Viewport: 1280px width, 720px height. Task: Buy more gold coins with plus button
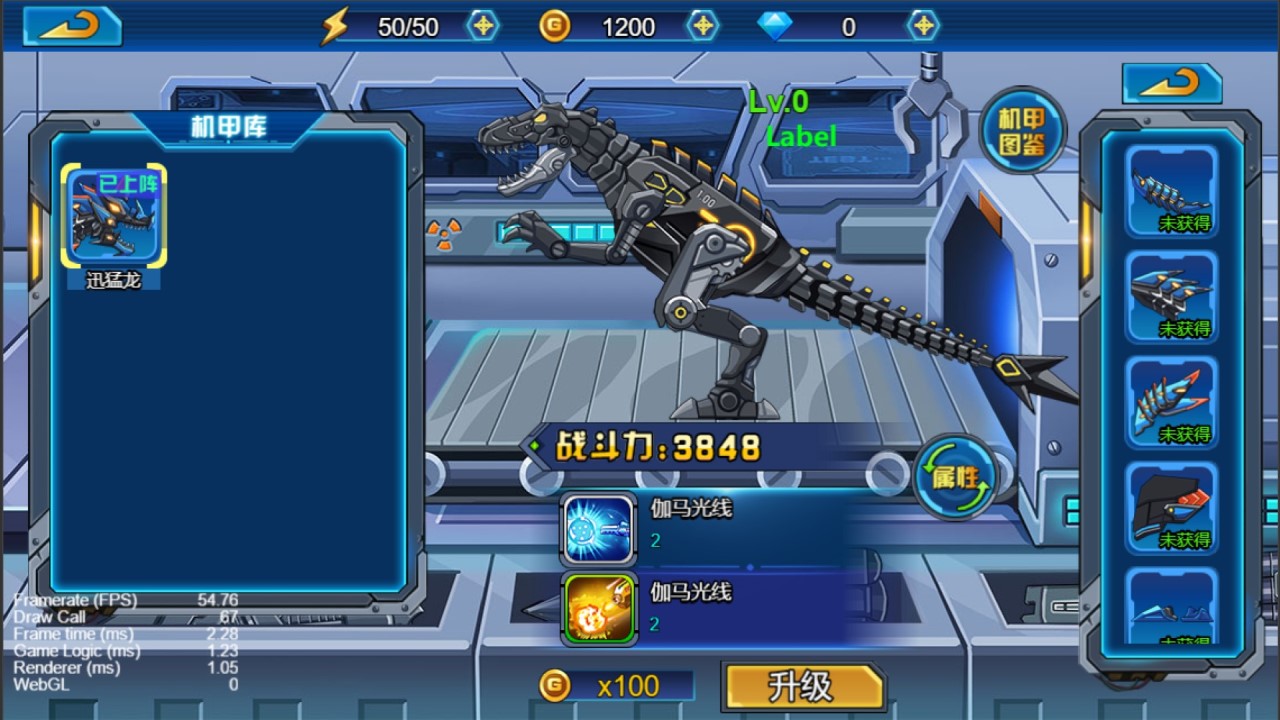(703, 26)
